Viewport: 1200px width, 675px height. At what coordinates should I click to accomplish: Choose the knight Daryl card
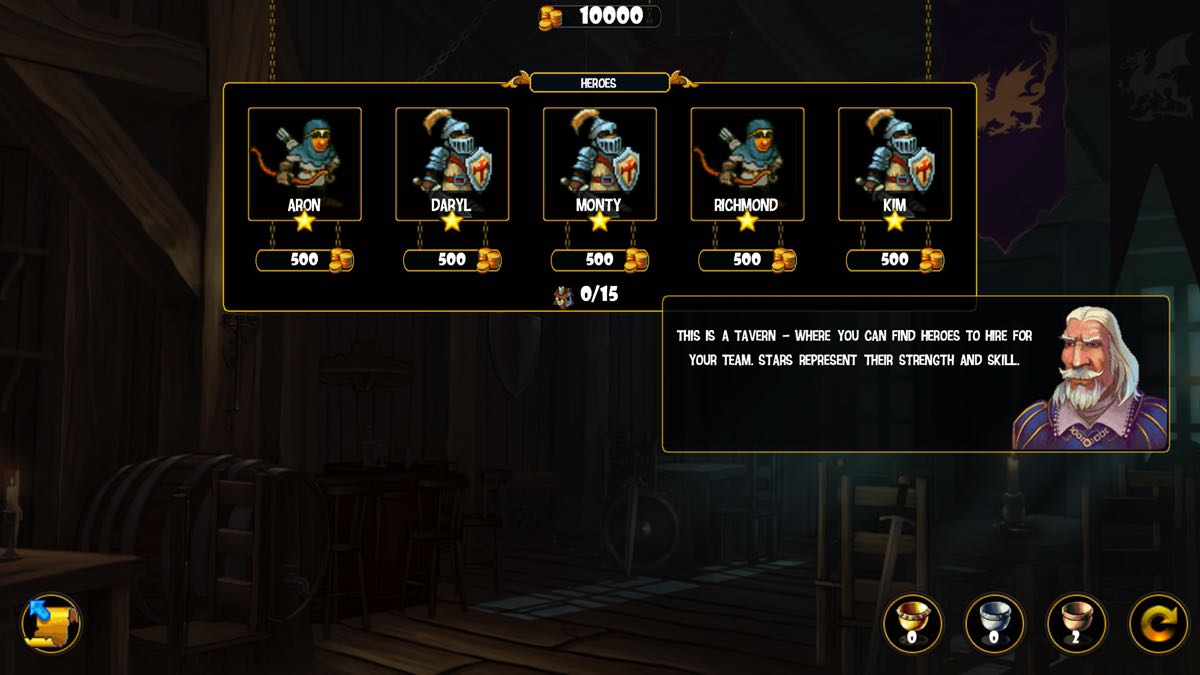click(x=452, y=163)
